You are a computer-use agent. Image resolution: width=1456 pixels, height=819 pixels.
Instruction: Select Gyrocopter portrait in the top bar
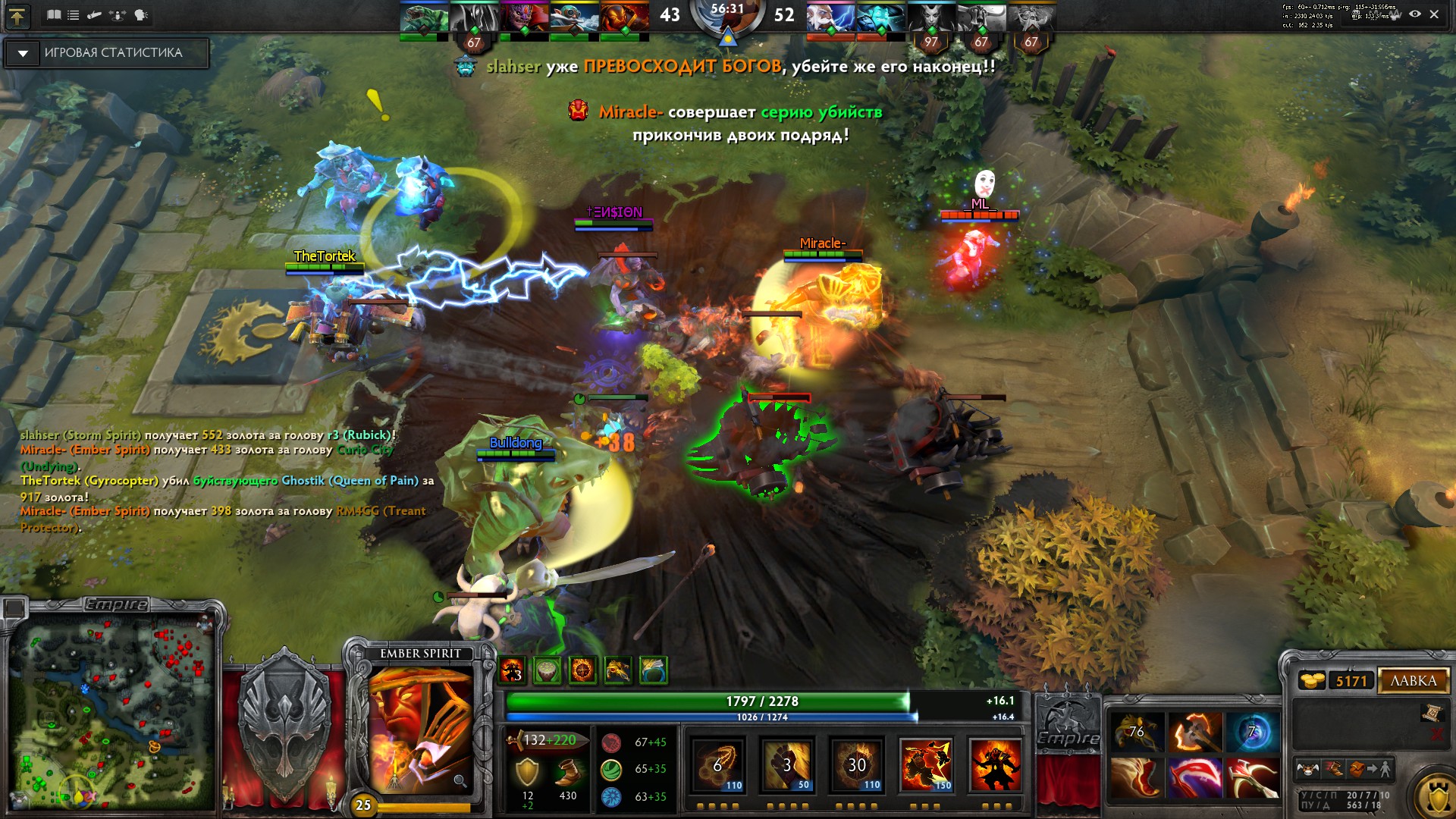click(x=574, y=18)
